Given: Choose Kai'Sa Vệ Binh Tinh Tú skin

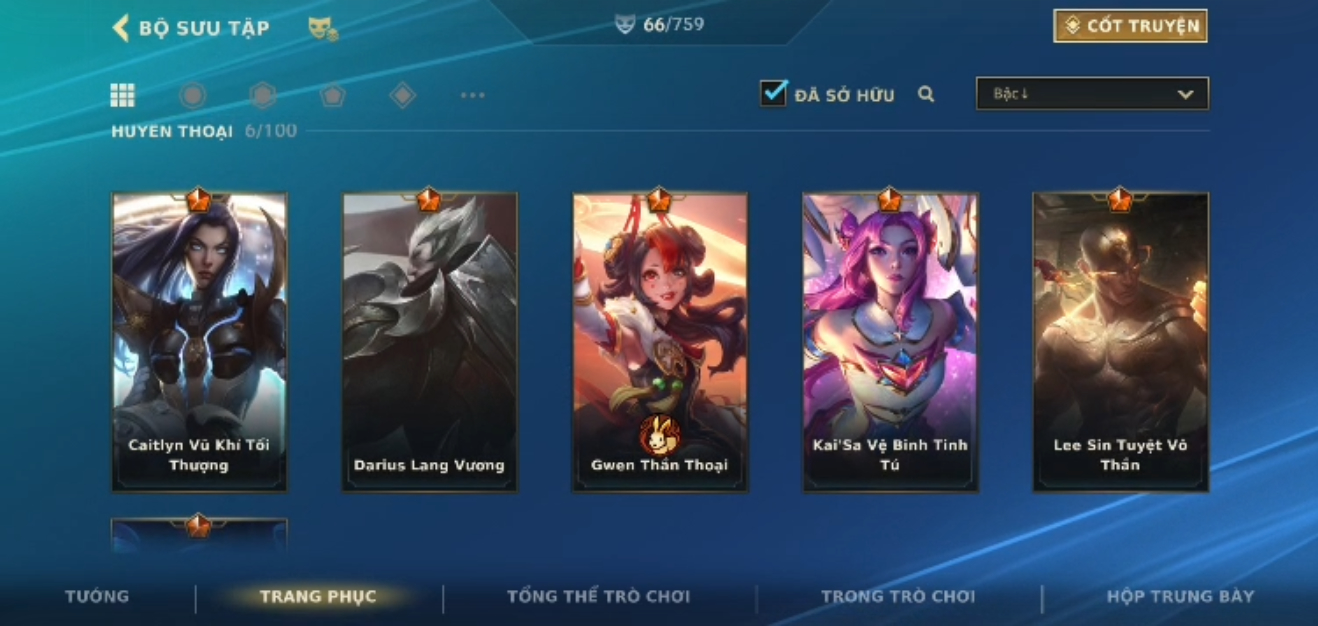Looking at the screenshot, I should tap(890, 341).
